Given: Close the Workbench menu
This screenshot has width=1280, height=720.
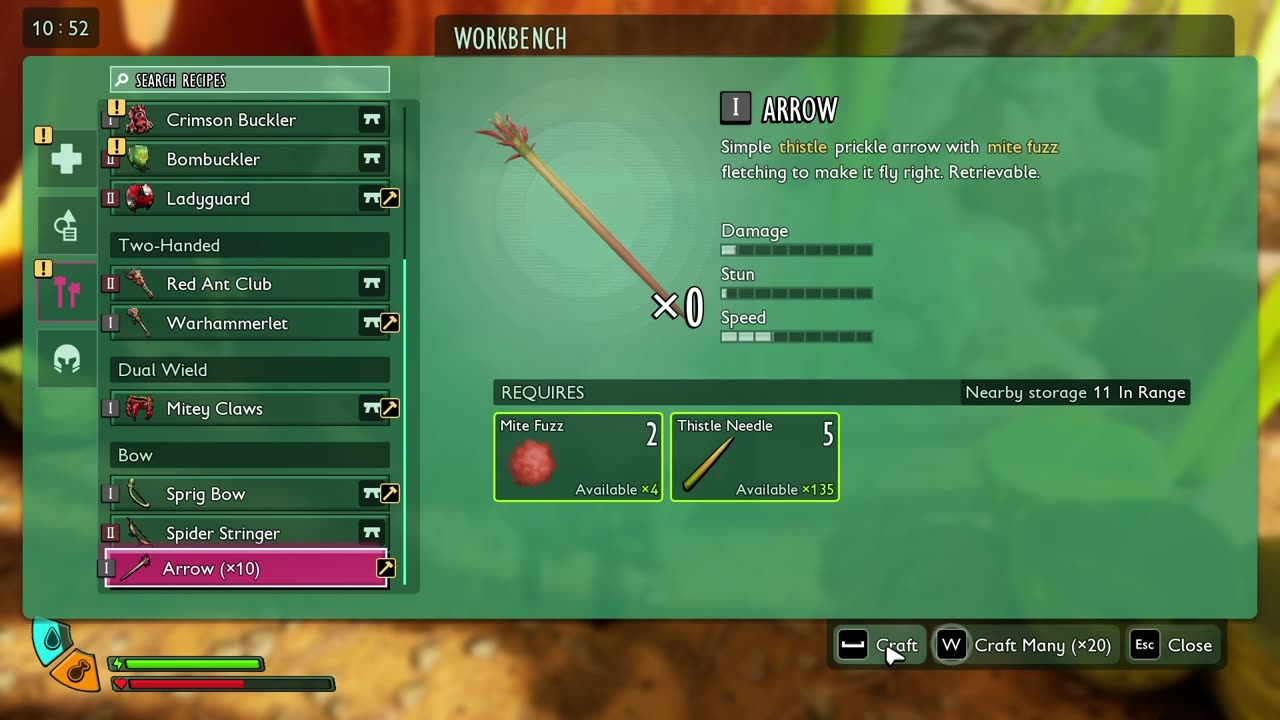Looking at the screenshot, I should 1172,645.
